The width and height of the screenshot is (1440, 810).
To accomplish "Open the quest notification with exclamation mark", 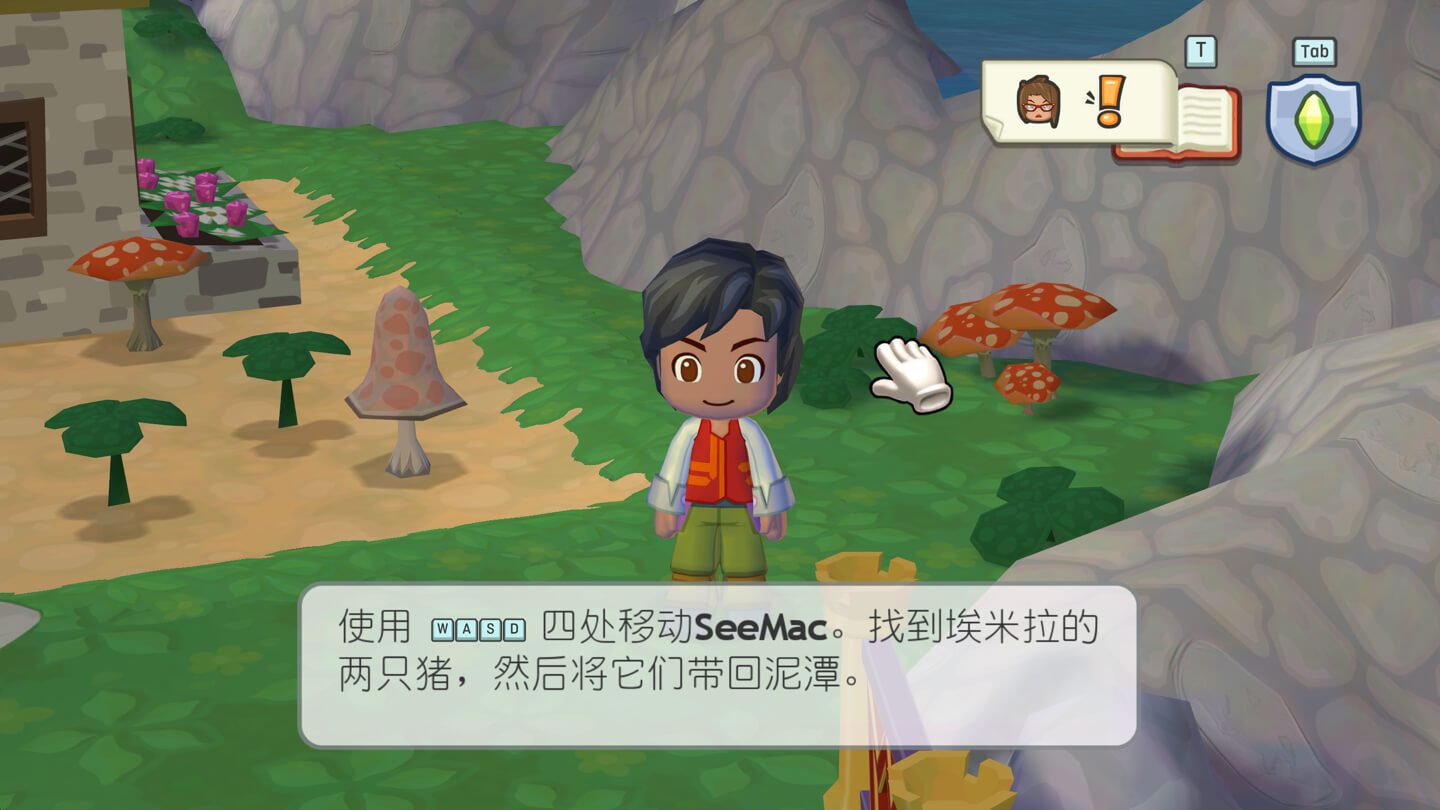I will (x=1078, y=102).
